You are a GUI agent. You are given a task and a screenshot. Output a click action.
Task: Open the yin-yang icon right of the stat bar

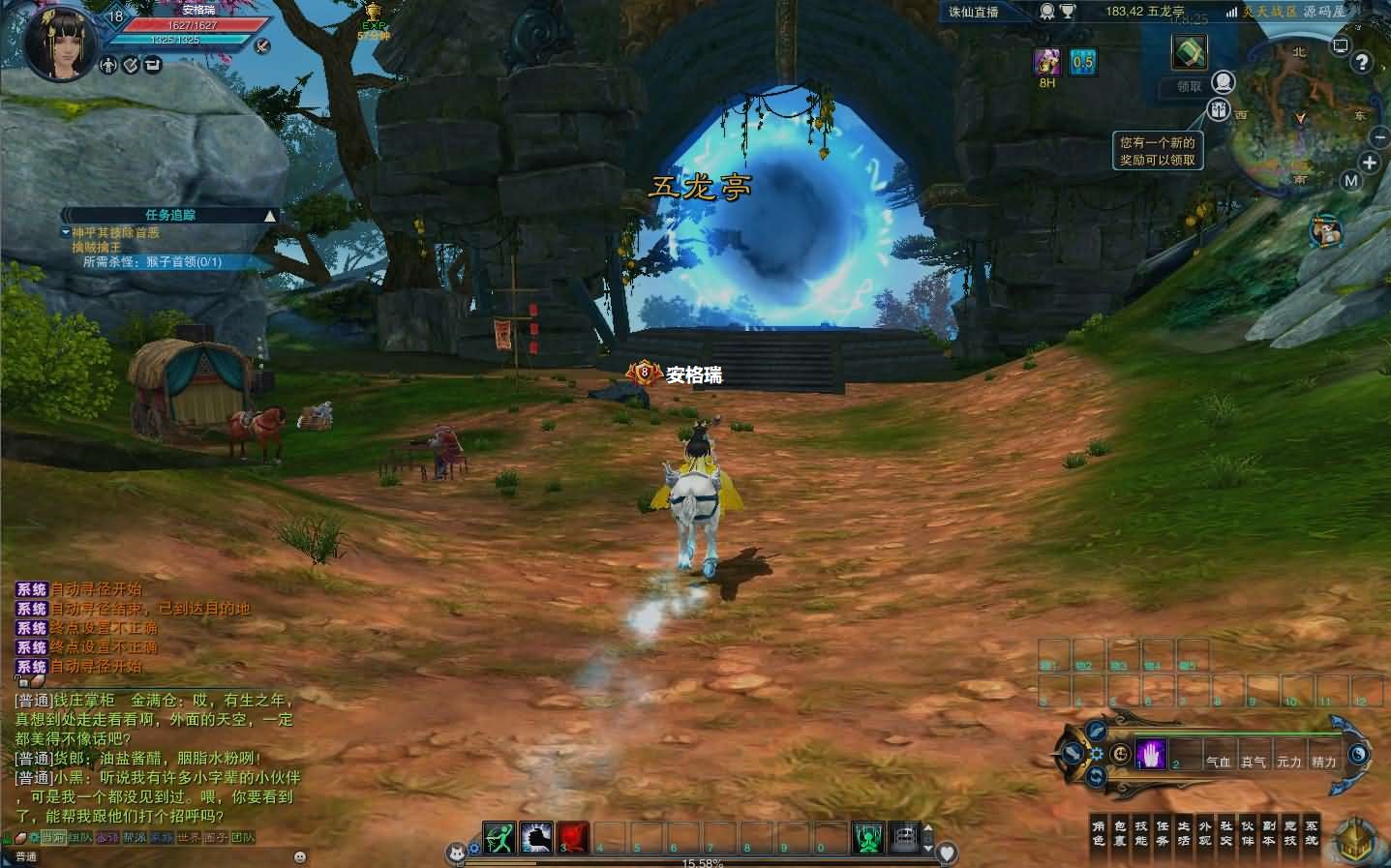pos(1358,753)
